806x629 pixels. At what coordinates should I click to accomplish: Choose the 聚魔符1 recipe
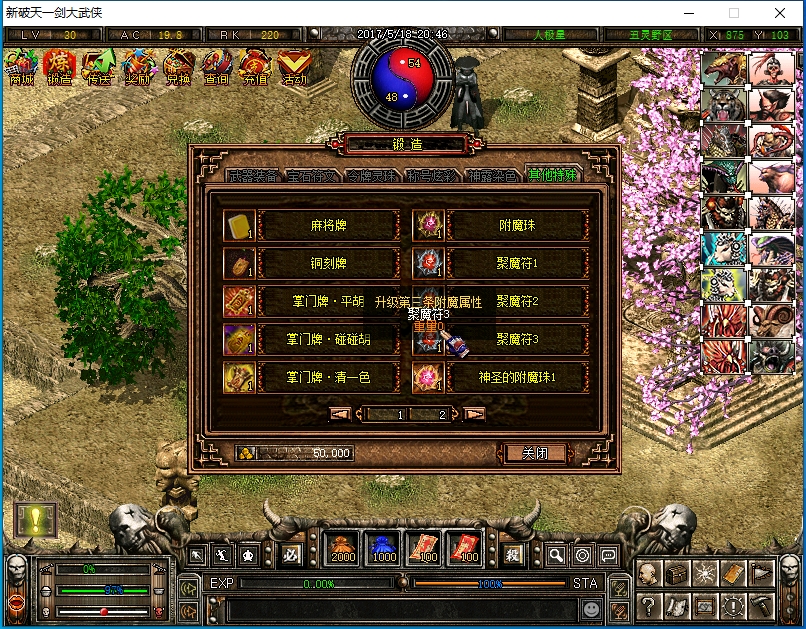(x=516, y=263)
